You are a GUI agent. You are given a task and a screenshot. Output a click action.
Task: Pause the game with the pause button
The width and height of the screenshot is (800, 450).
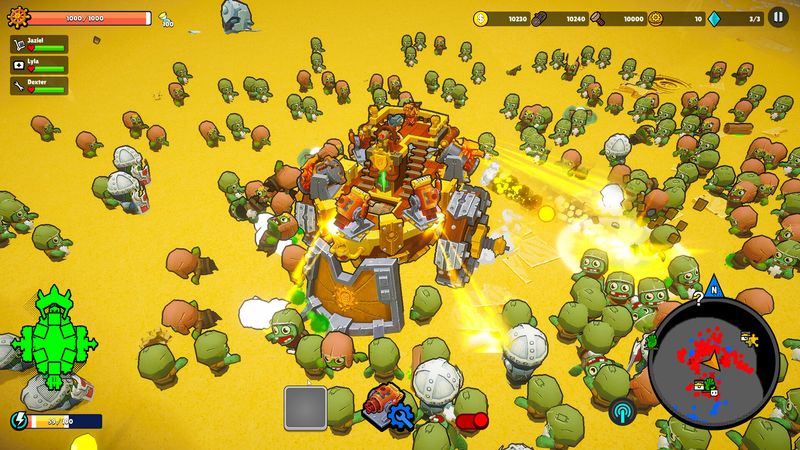click(x=777, y=17)
